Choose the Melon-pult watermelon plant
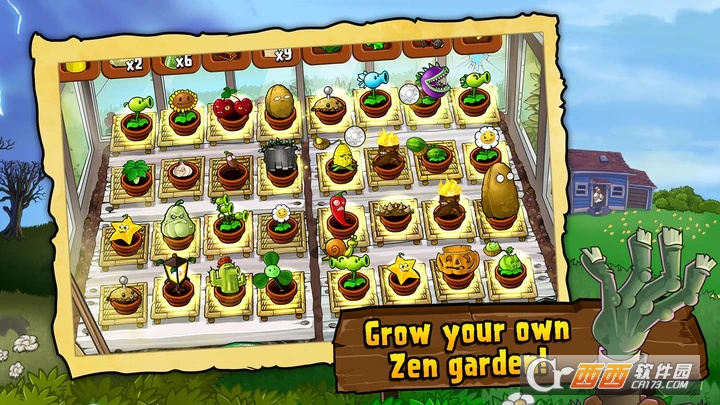The height and width of the screenshot is (405, 720). [x=435, y=154]
